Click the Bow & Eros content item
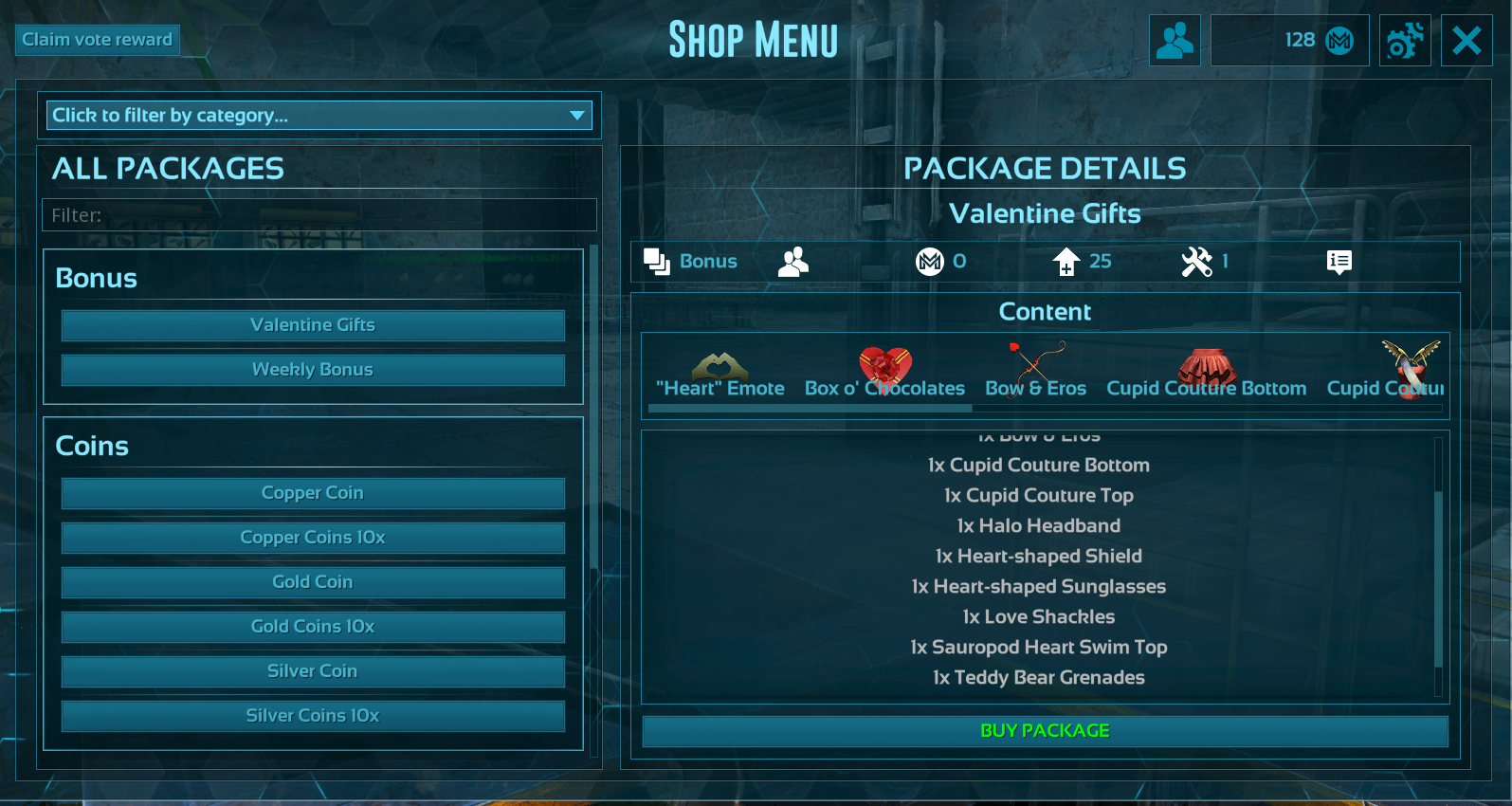This screenshot has height=806, width=1512. pyautogui.click(x=1035, y=376)
